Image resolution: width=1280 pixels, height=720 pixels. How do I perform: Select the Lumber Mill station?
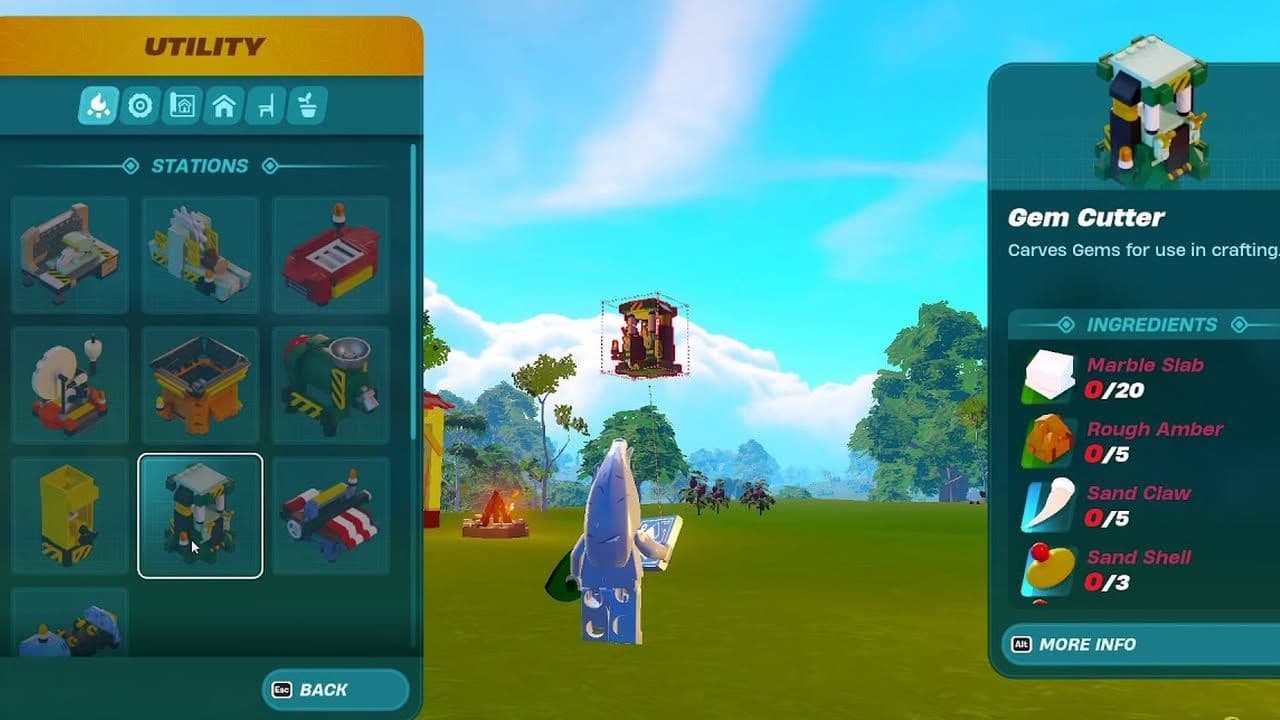click(x=200, y=251)
